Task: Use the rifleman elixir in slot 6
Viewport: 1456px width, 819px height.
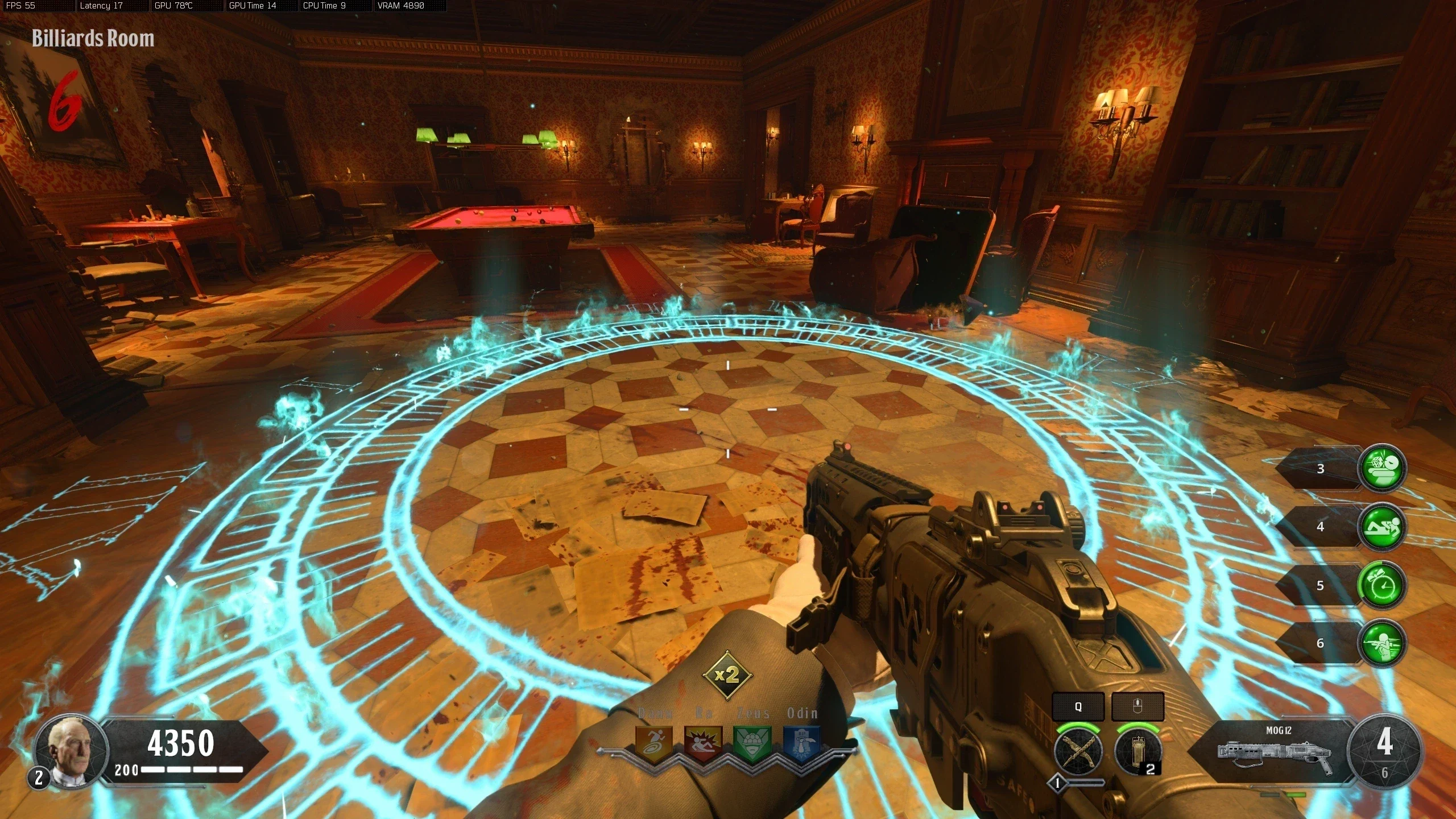Action: point(1381,643)
